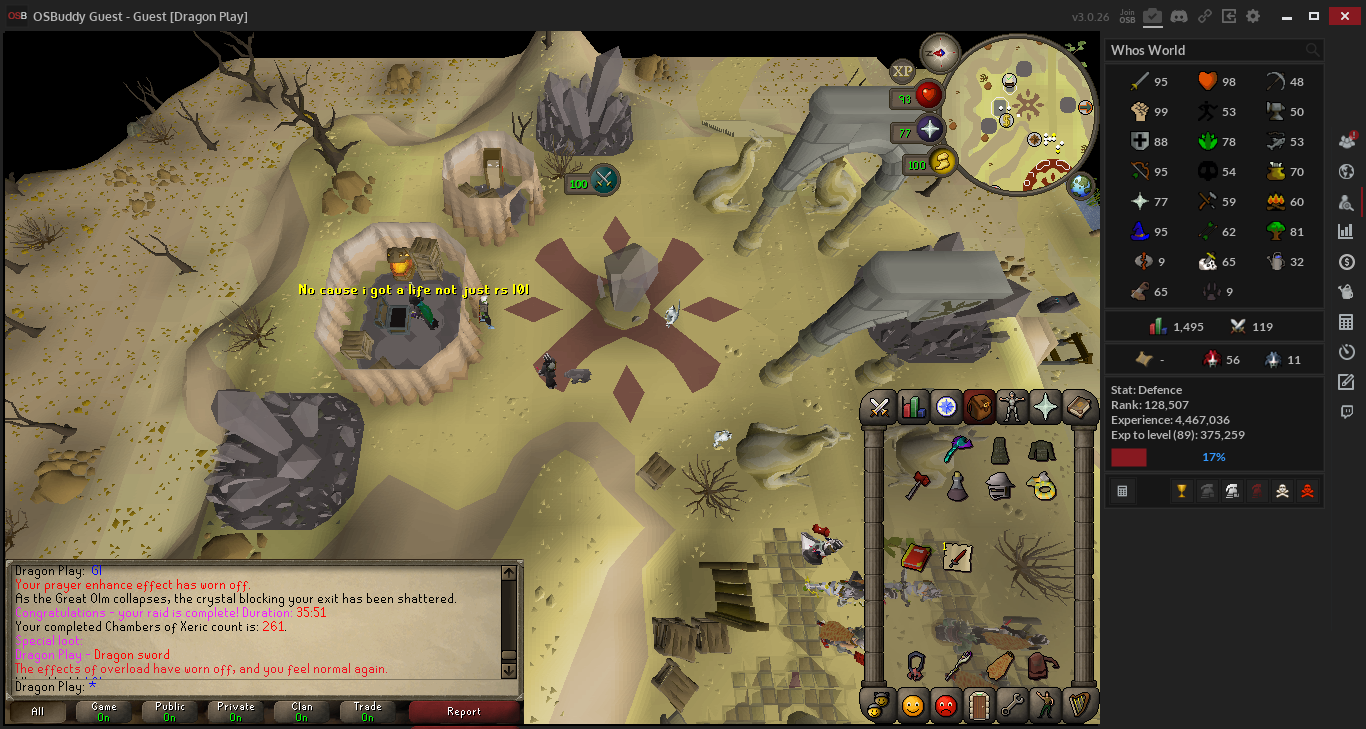This screenshot has height=729, width=1366.
Task: Click the dragon sword loot scroll item
Action: coord(957,557)
